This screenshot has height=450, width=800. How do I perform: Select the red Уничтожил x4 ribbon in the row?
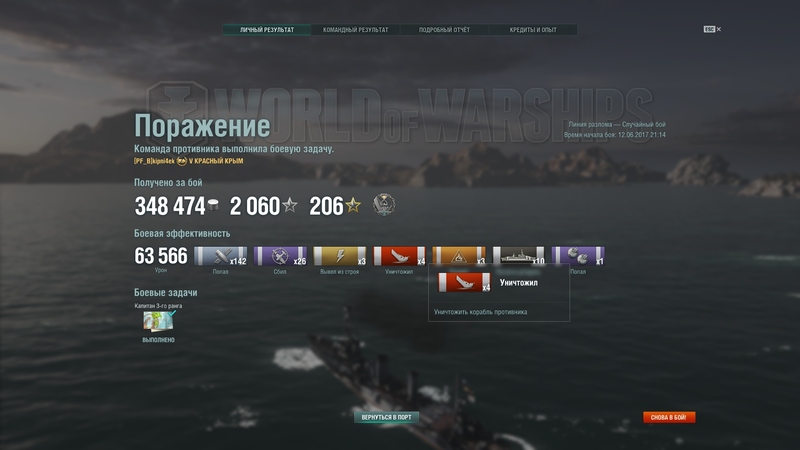tap(399, 256)
